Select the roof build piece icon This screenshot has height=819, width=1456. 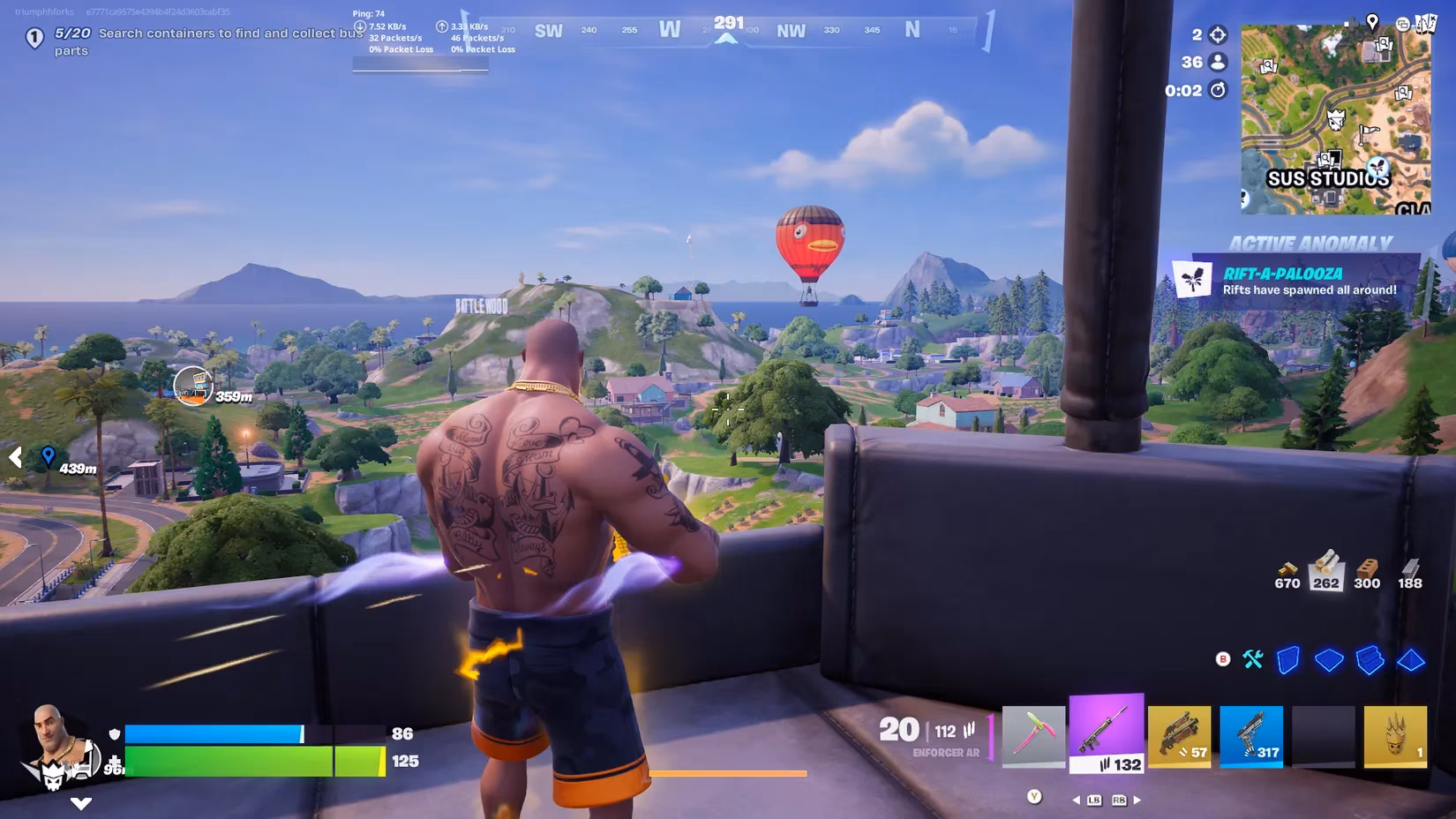click(1411, 660)
